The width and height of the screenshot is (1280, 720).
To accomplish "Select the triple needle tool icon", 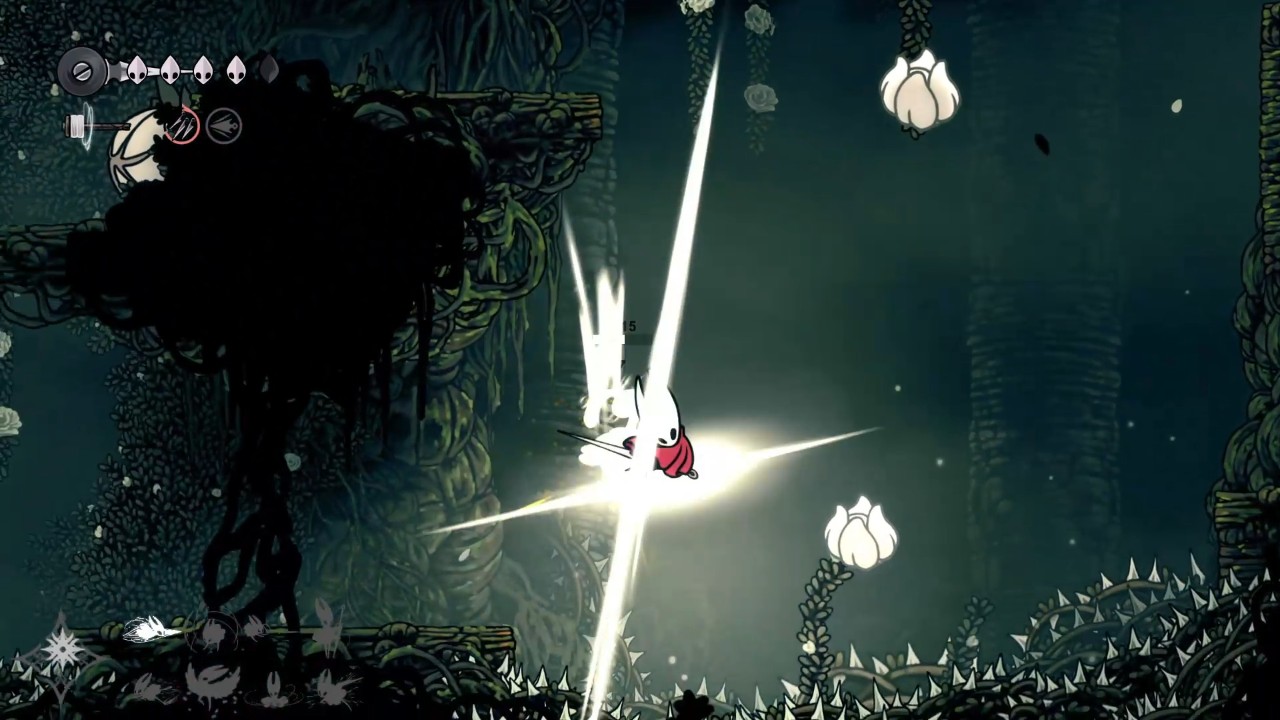I will click(183, 126).
